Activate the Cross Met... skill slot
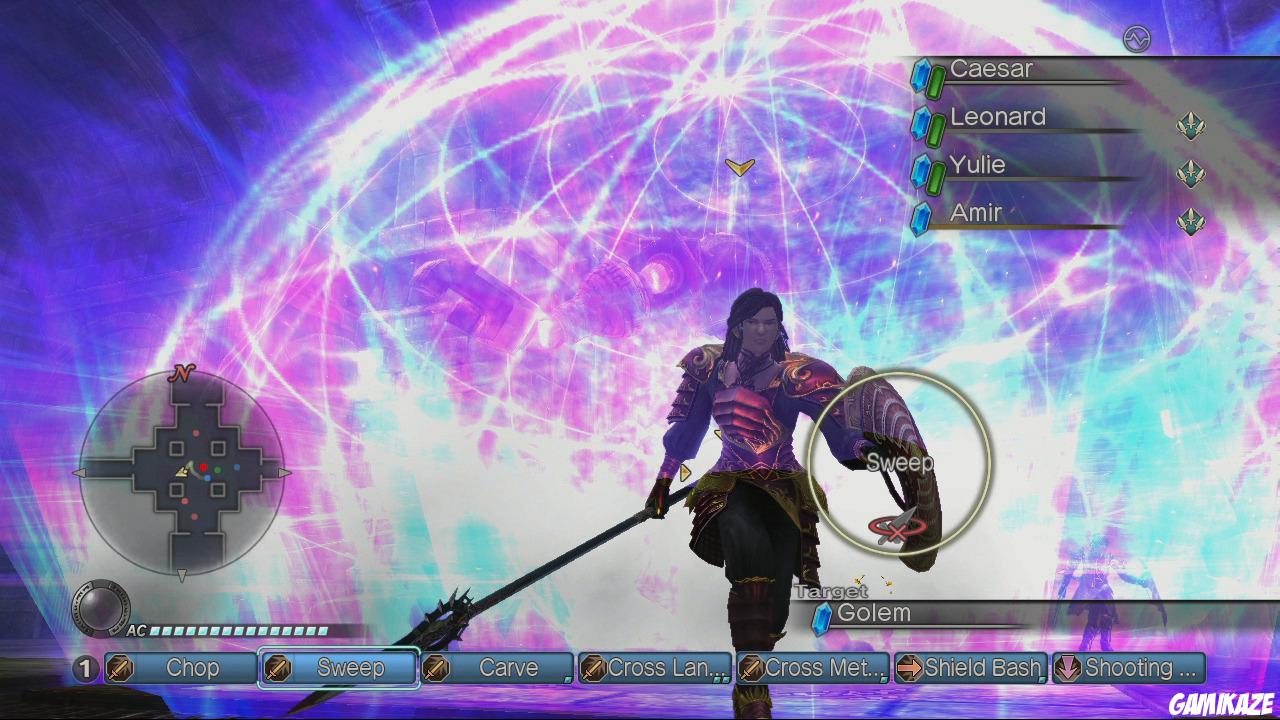Image resolution: width=1280 pixels, height=720 pixels. pos(813,668)
